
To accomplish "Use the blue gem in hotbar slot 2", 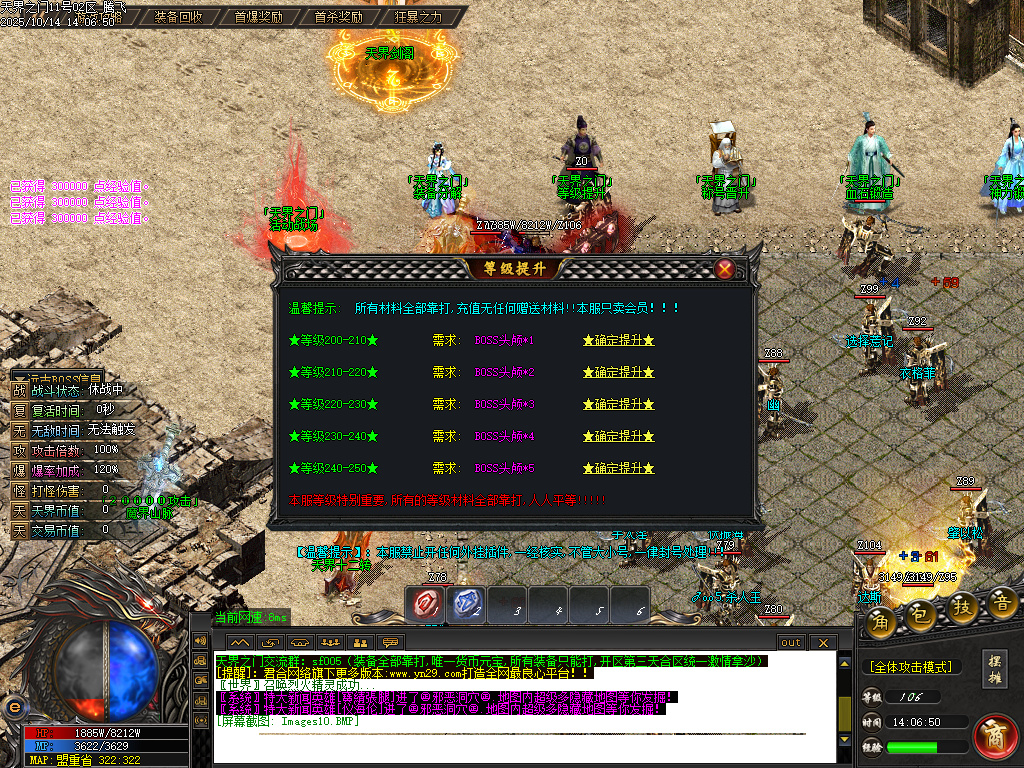I will (x=467, y=603).
